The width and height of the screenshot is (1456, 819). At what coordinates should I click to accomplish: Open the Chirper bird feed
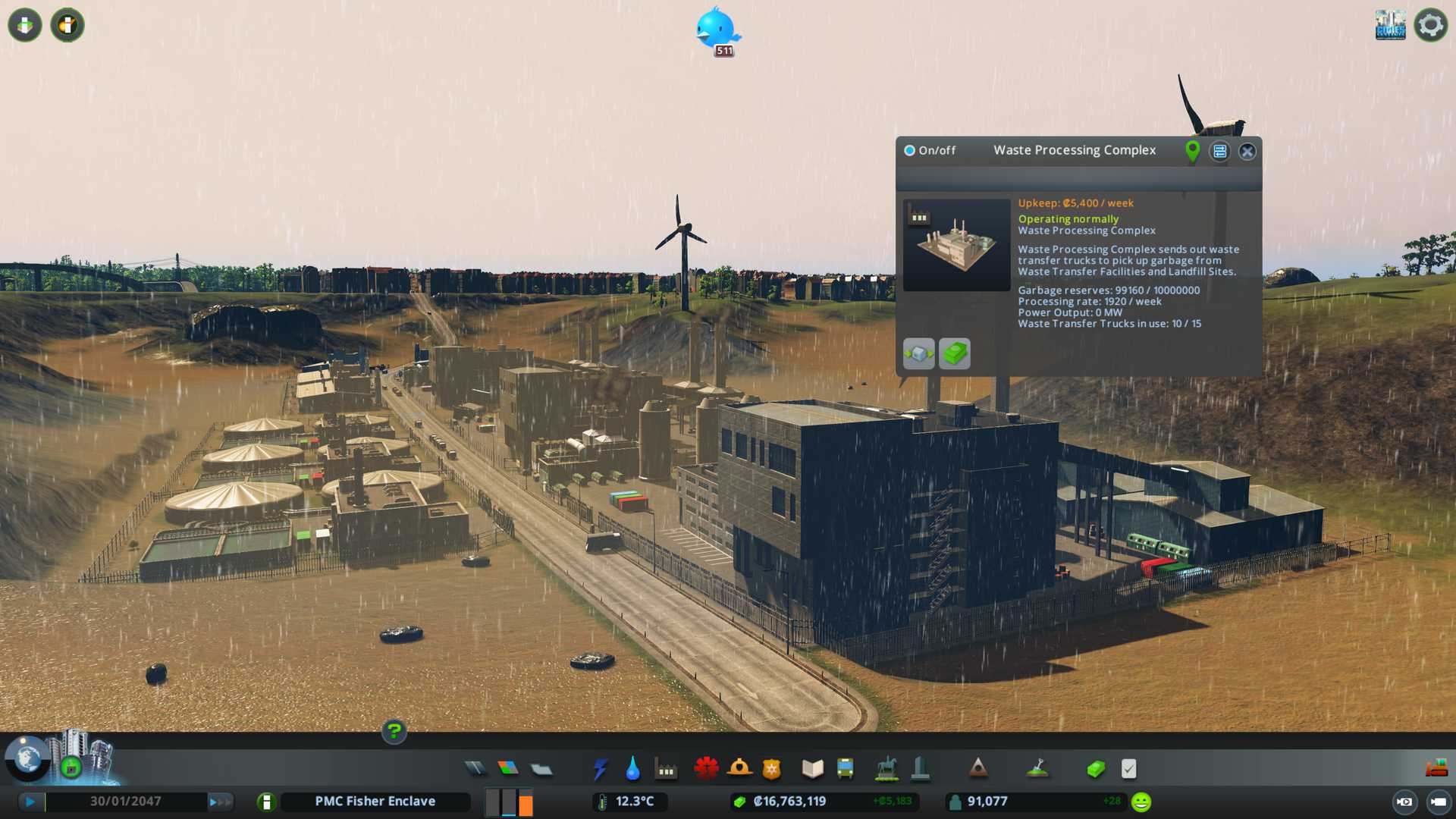716,29
